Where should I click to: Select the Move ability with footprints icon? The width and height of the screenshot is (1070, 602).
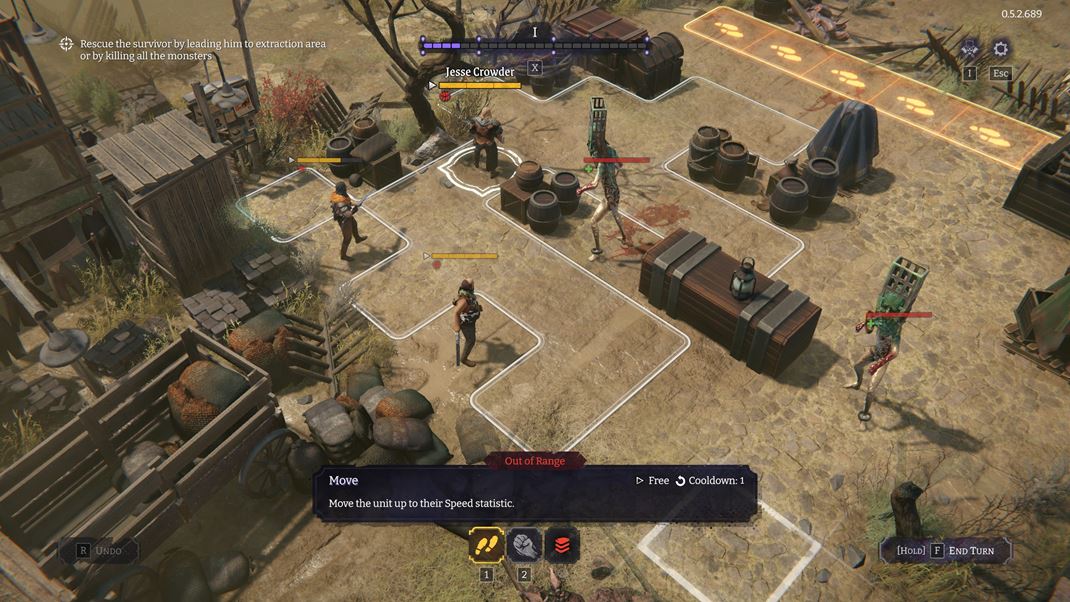(x=487, y=545)
